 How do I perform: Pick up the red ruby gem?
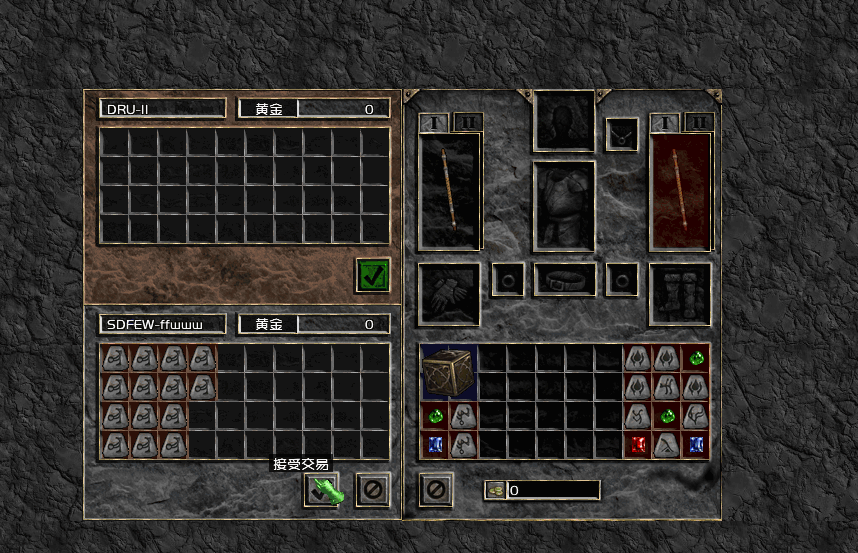pyautogui.click(x=638, y=445)
